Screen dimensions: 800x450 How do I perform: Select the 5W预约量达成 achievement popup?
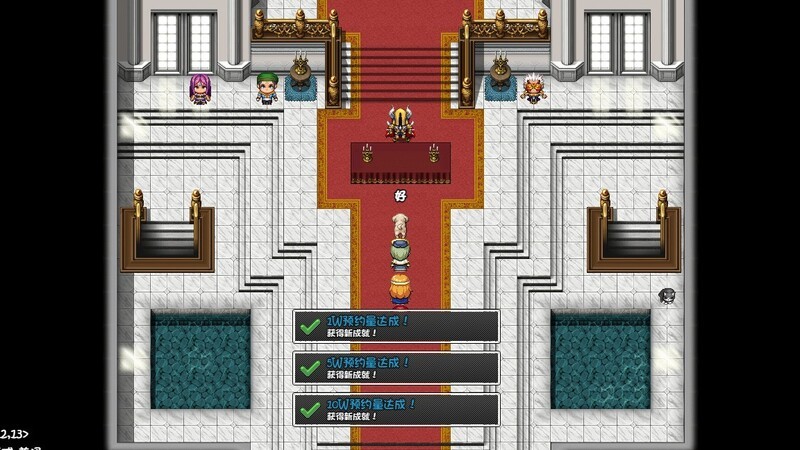click(x=396, y=367)
